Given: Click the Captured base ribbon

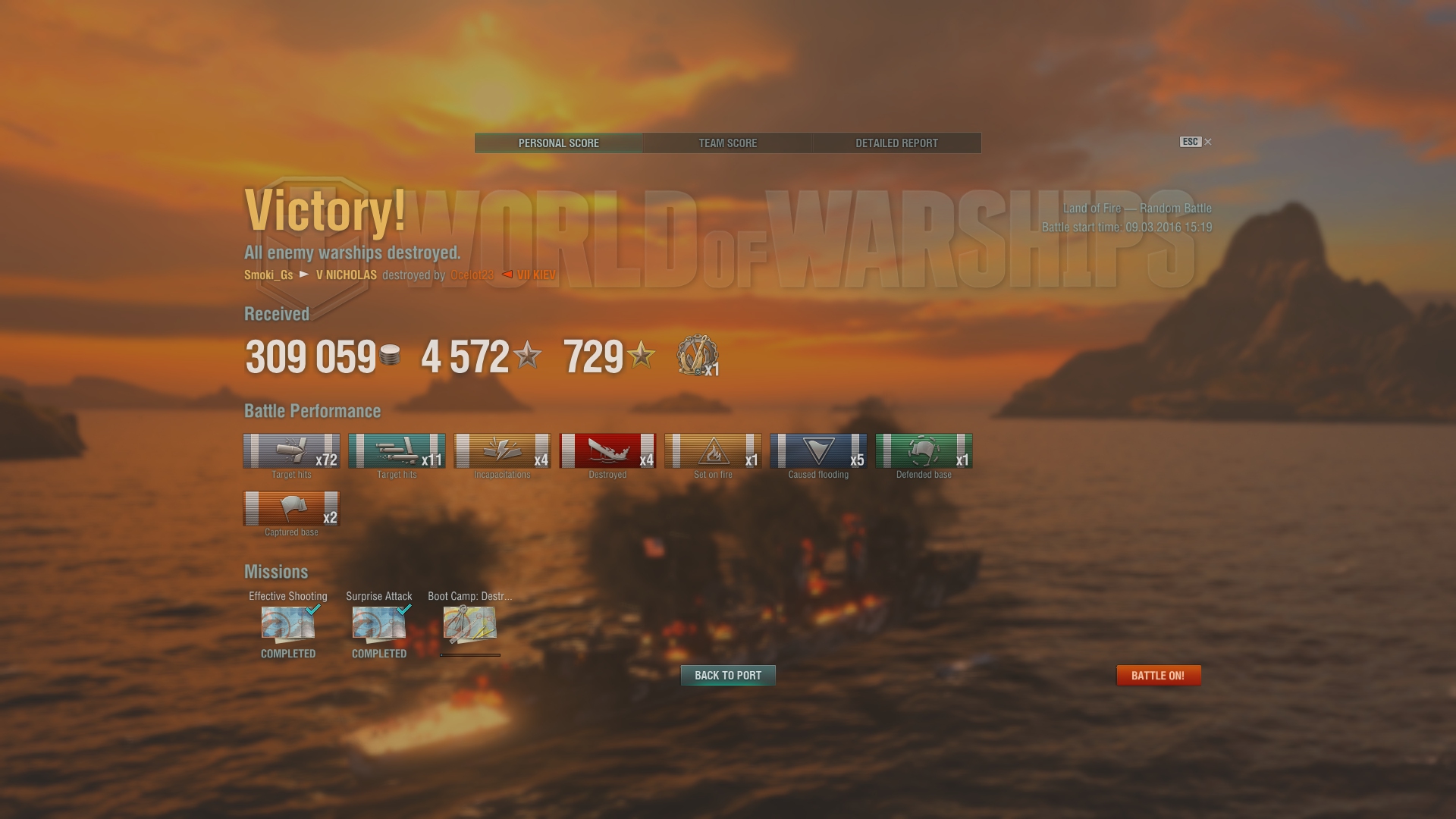Looking at the screenshot, I should point(291,509).
